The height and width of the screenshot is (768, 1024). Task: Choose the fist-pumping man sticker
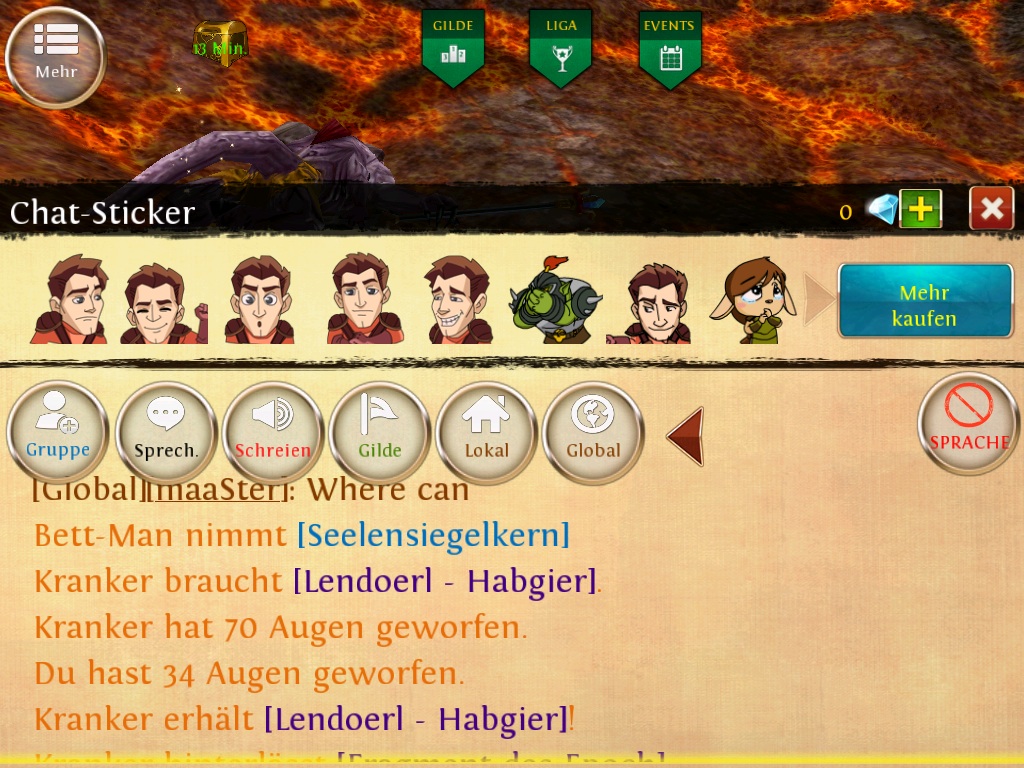coord(162,302)
